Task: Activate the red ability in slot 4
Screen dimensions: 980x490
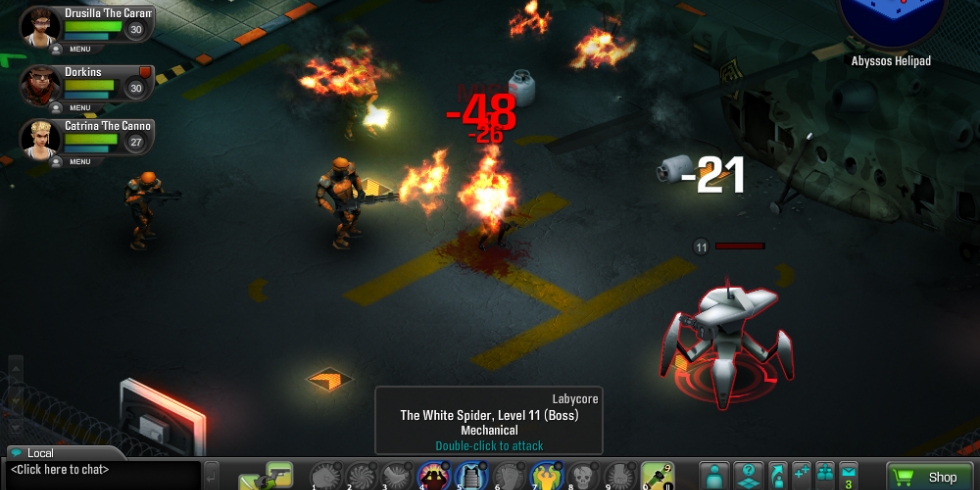Action: [x=433, y=476]
